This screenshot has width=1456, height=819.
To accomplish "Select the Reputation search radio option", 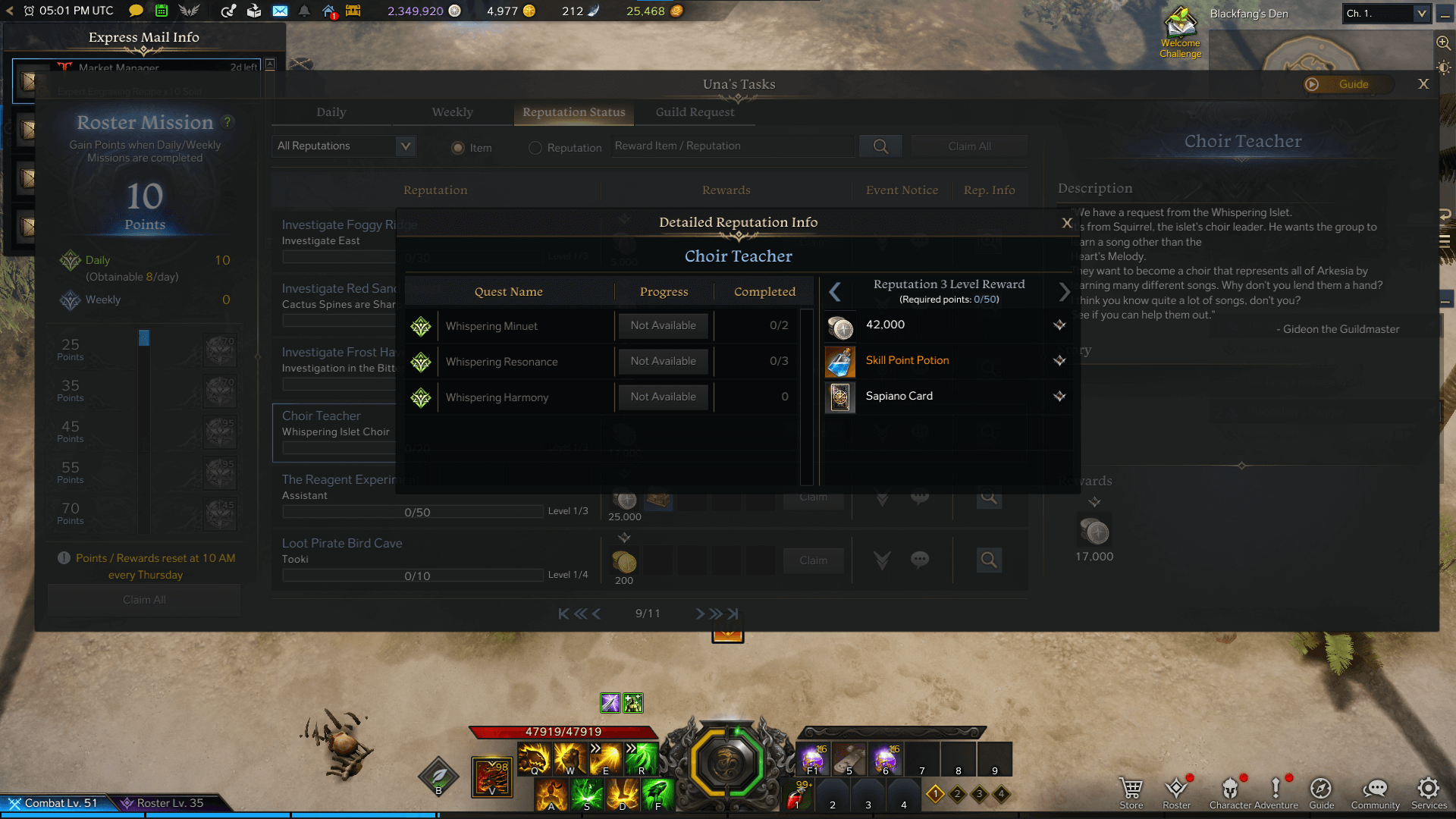I will 535,148.
